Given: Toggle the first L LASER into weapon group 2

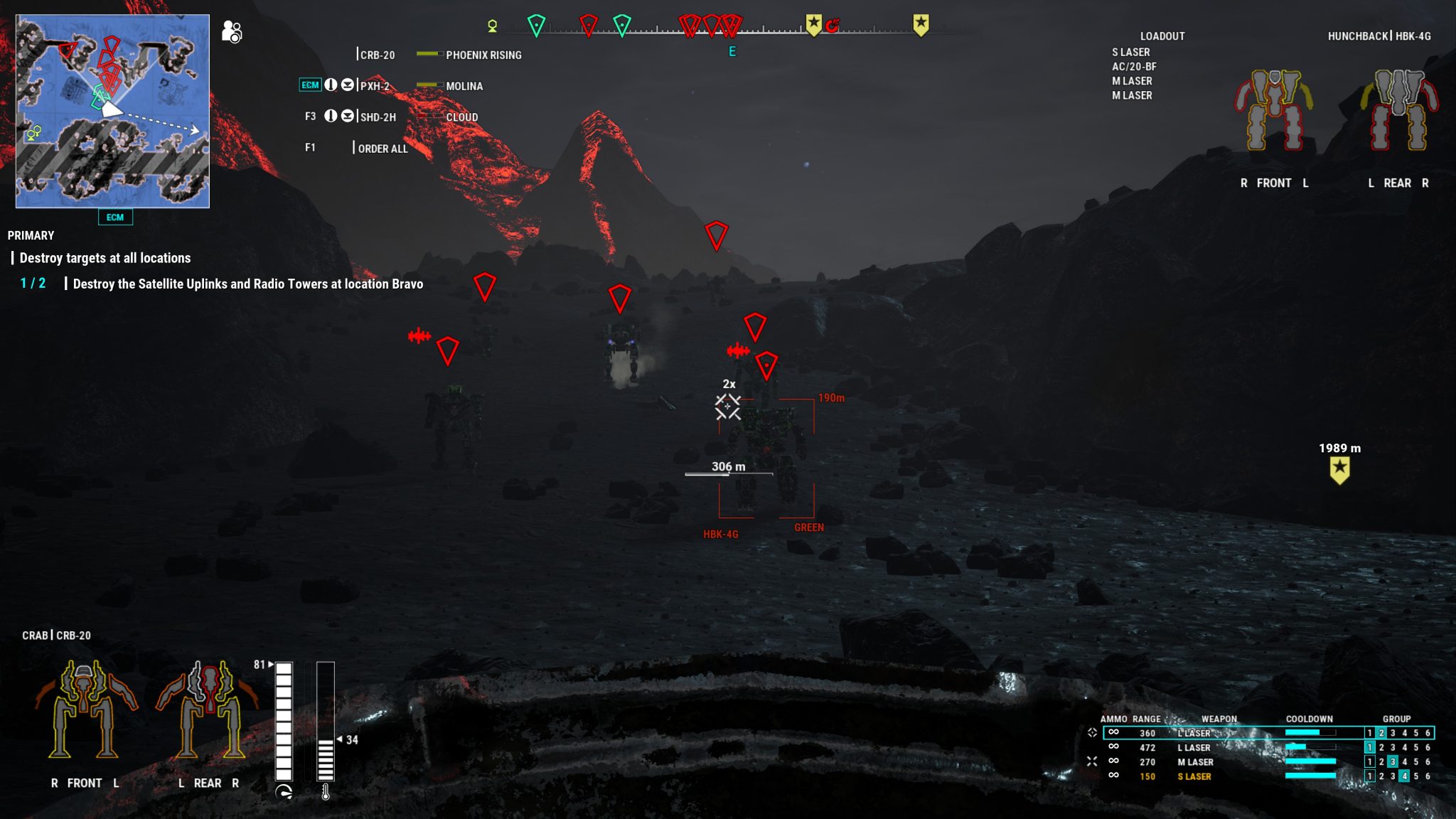Looking at the screenshot, I should 1382,733.
